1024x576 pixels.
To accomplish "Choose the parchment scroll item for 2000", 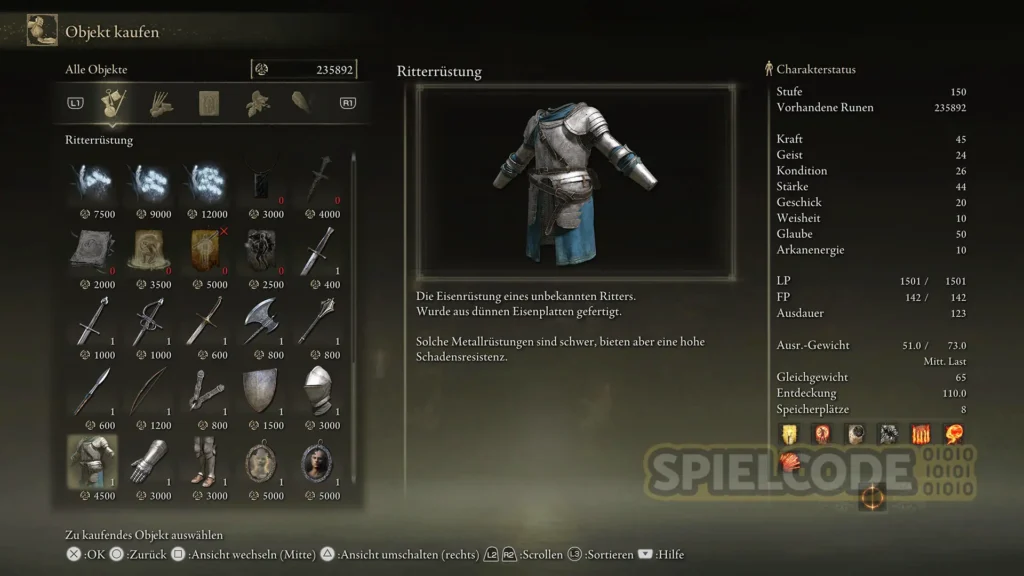I will click(91, 251).
